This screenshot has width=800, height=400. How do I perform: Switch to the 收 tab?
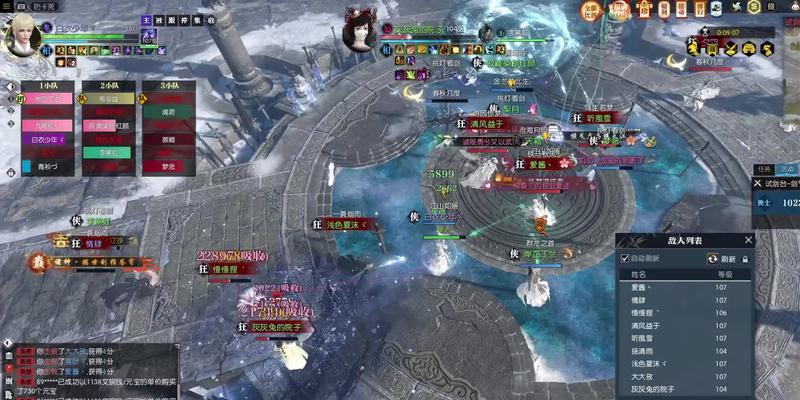211,20
